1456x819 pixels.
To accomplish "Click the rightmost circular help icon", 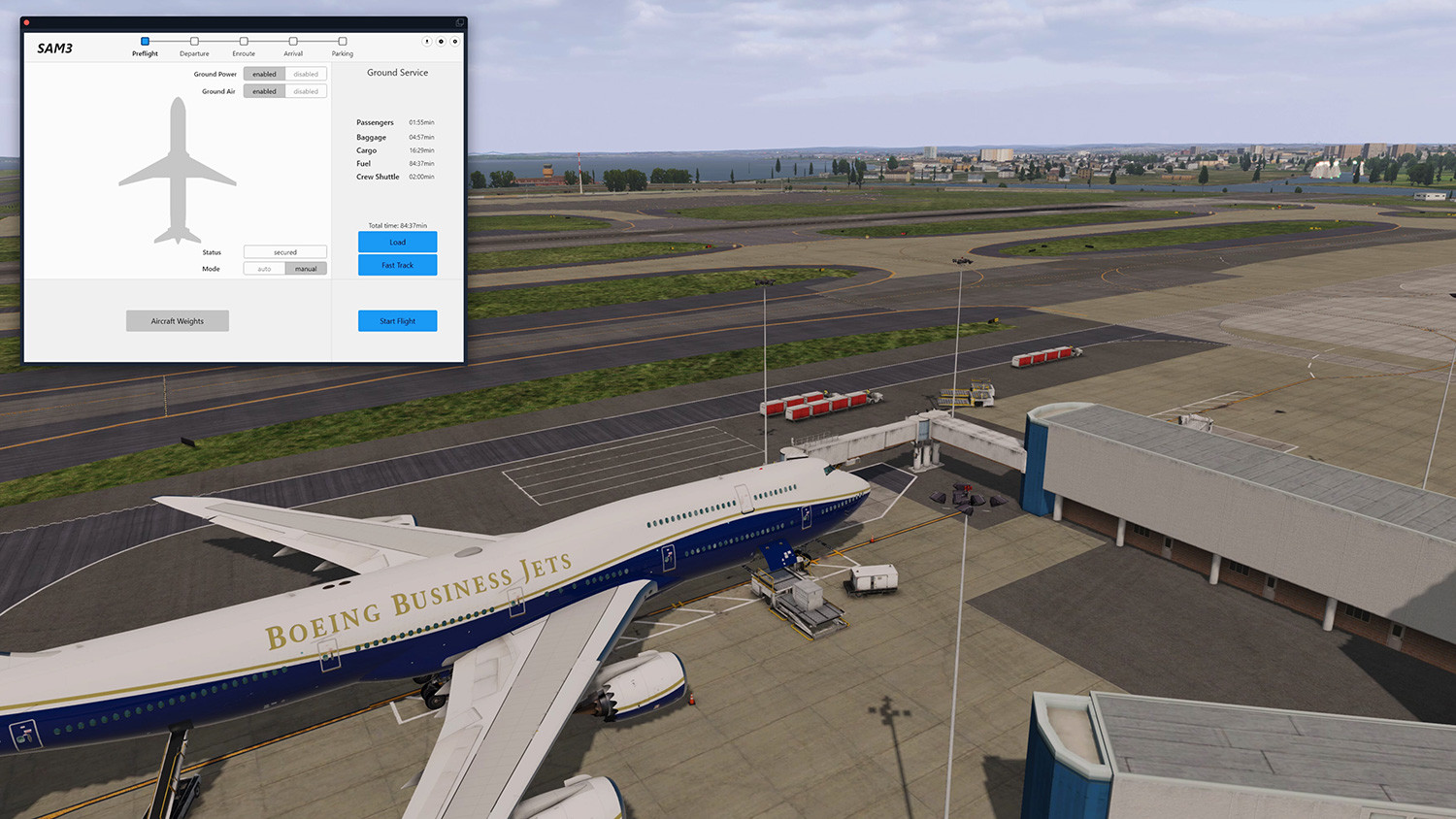I will coord(455,42).
